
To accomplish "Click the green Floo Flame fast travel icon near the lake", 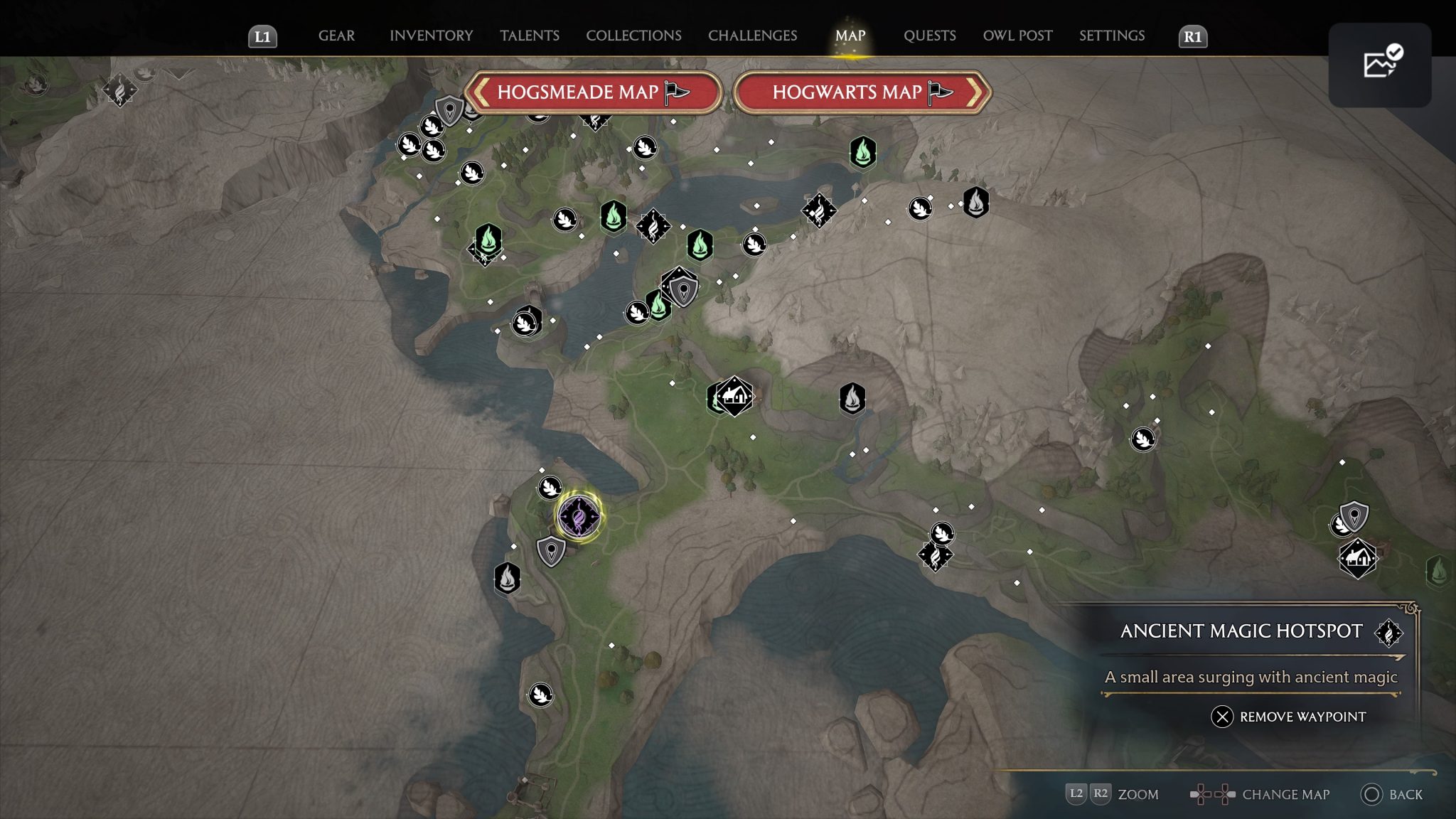I will pyautogui.click(x=613, y=218).
